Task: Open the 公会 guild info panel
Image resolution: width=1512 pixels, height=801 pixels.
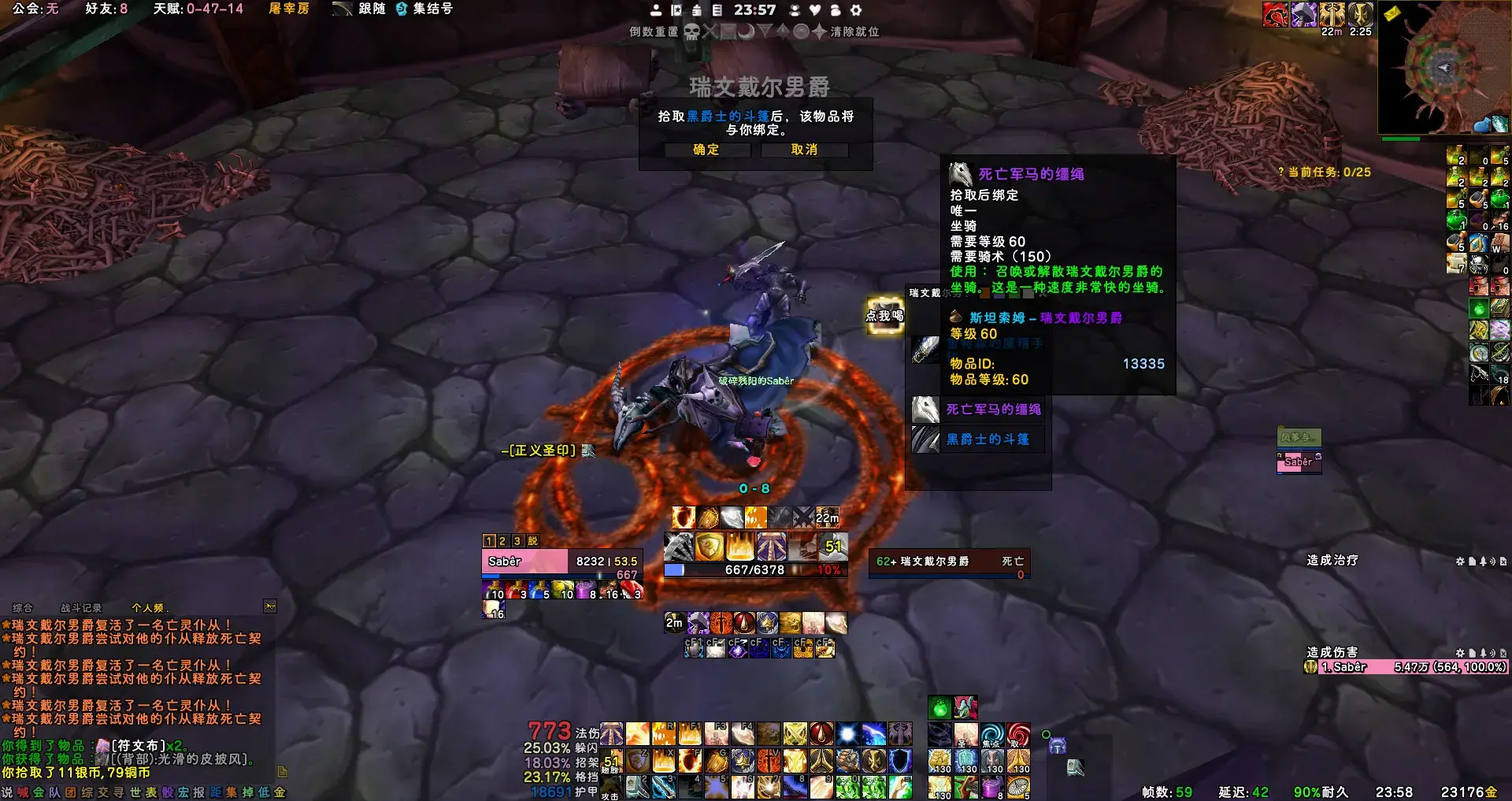Action: 35,9
